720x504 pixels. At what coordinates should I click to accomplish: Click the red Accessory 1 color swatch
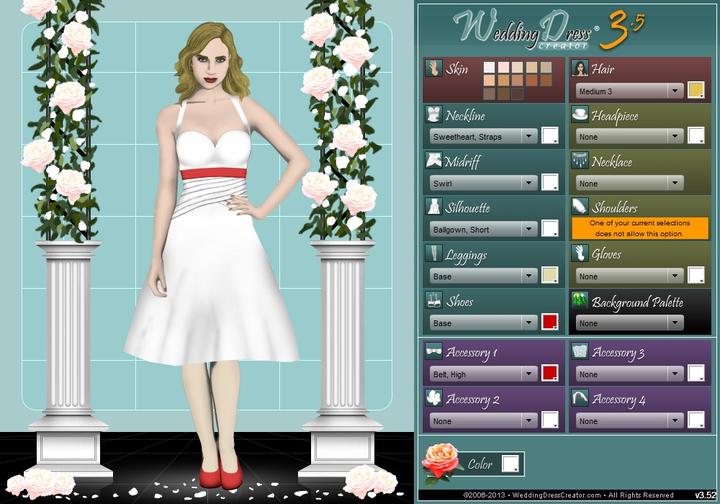pyautogui.click(x=549, y=373)
